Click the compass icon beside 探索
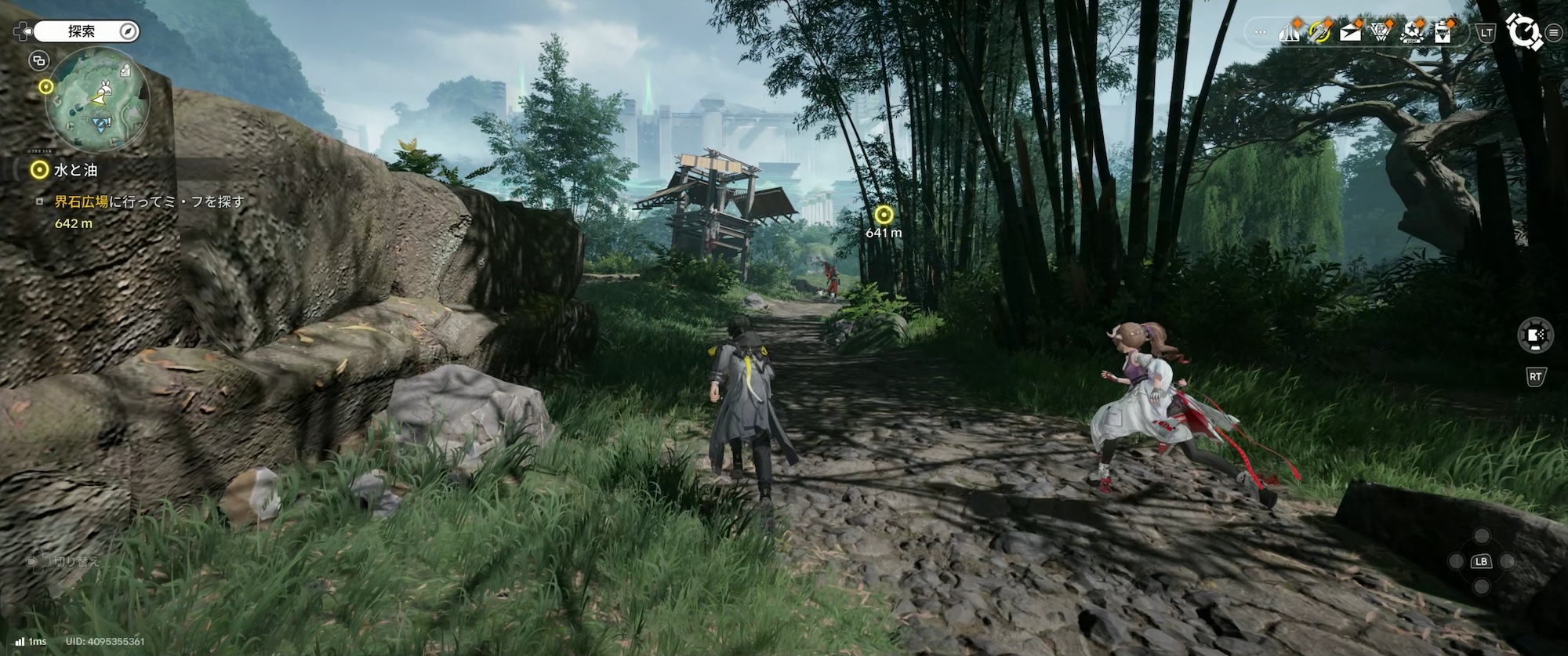The image size is (1568, 656). pyautogui.click(x=129, y=31)
